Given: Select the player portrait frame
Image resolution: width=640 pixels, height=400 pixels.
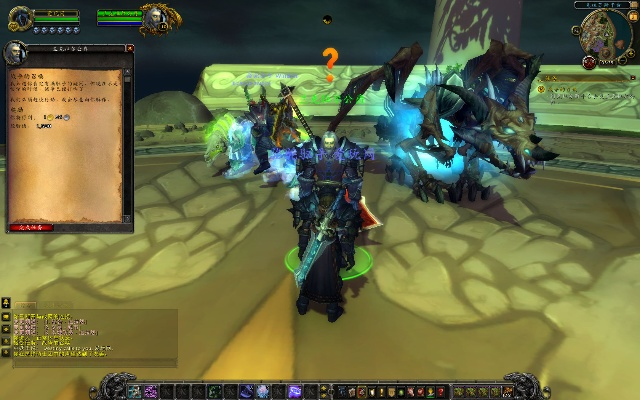Looking at the screenshot, I should point(20,18).
